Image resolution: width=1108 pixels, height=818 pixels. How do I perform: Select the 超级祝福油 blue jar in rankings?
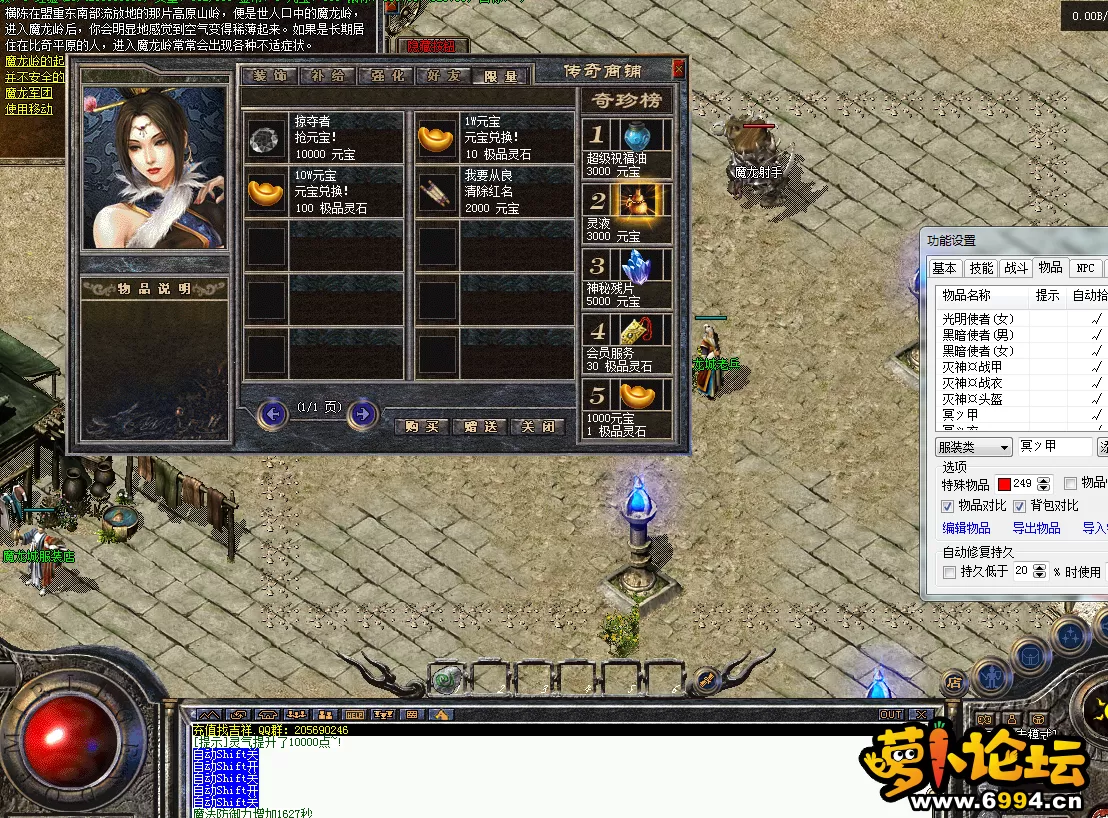636,137
